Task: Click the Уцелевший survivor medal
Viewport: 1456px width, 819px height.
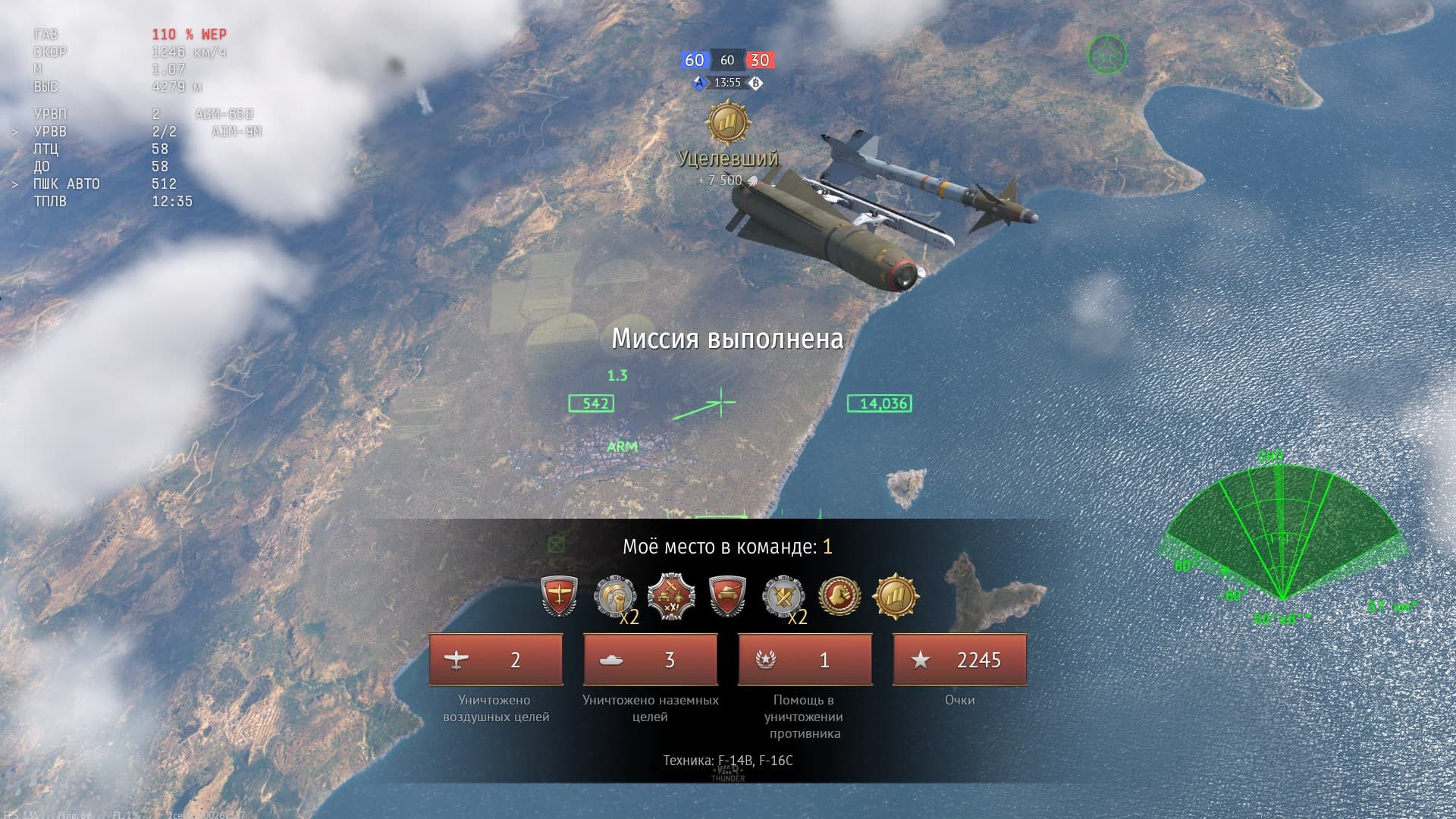Action: pos(728,124)
